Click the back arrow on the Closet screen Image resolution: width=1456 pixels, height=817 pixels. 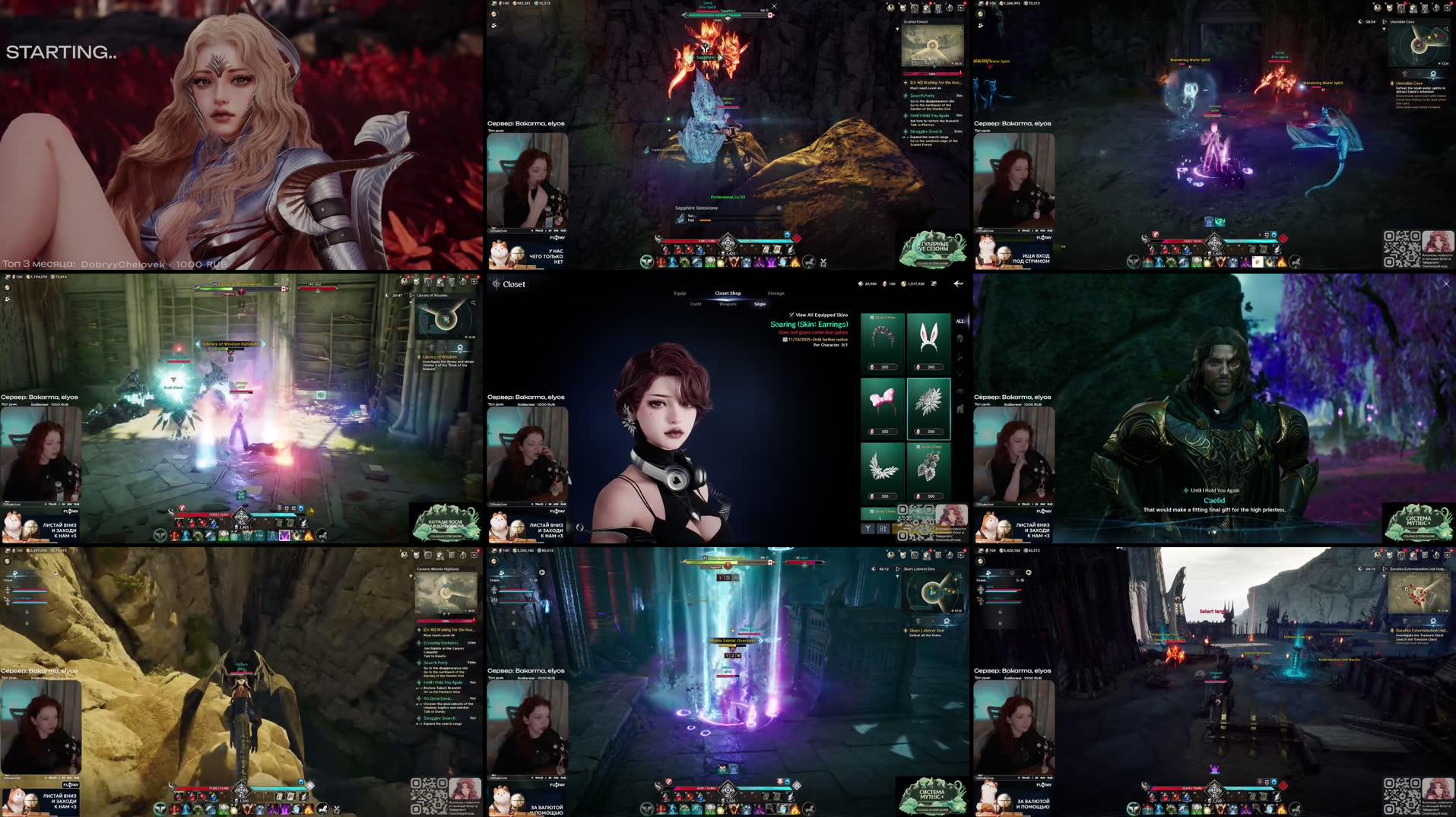pos(958,283)
